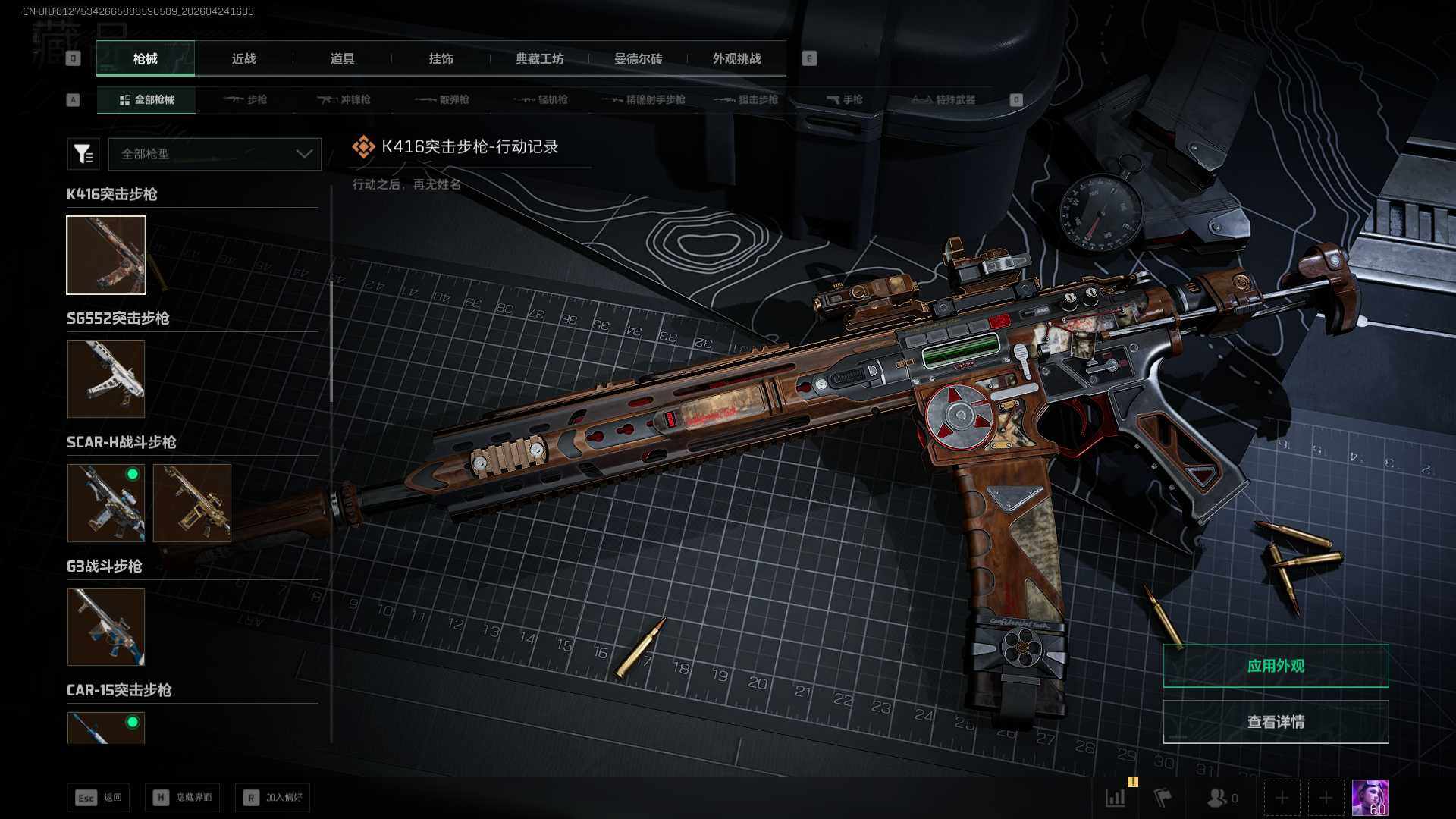Pick the G3 battle rifle skin thumbnail
1456x819 pixels.
[x=106, y=627]
